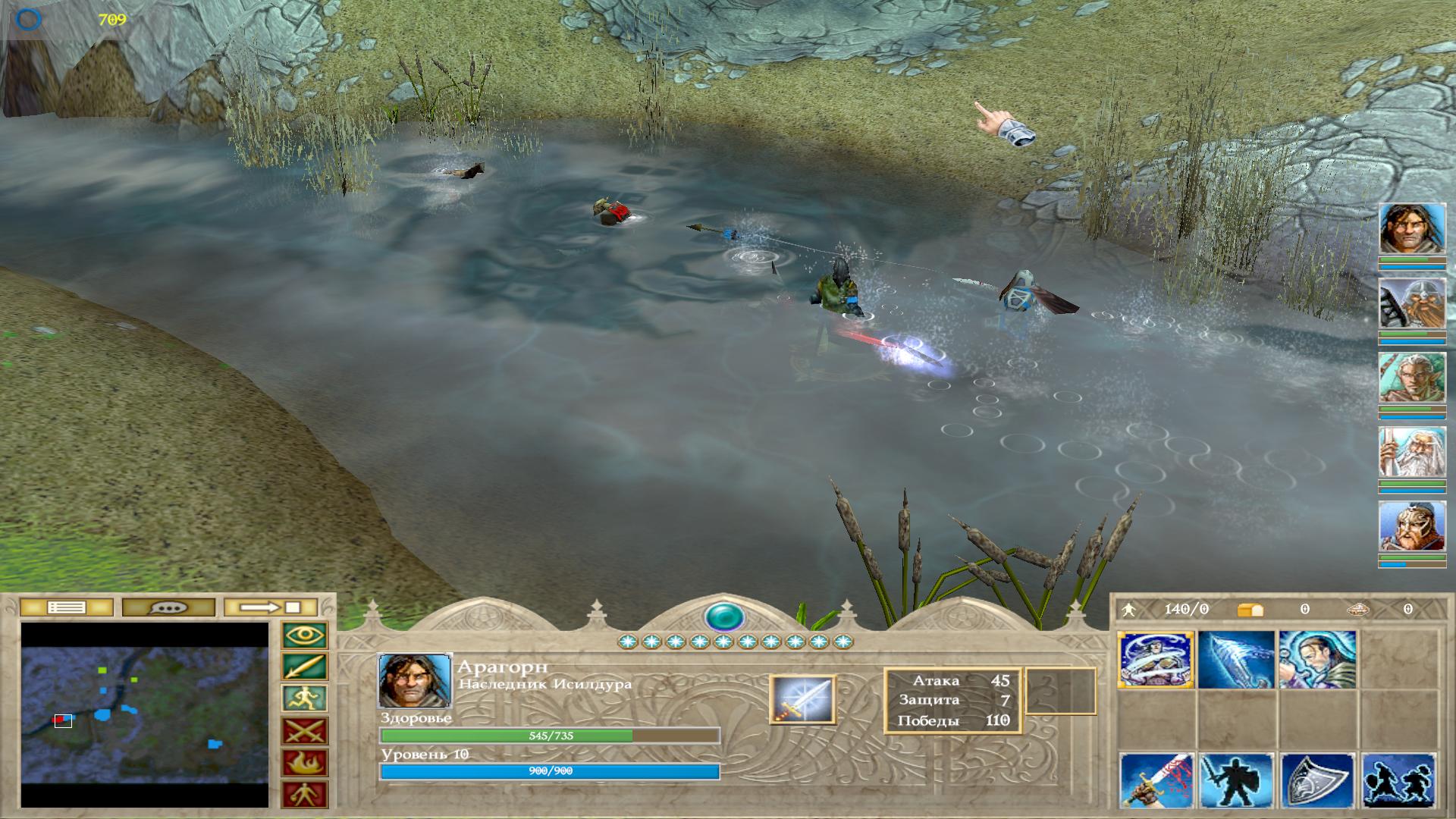Select the golden arrow command icon
This screenshot has height=819, width=1456.
(x=305, y=667)
